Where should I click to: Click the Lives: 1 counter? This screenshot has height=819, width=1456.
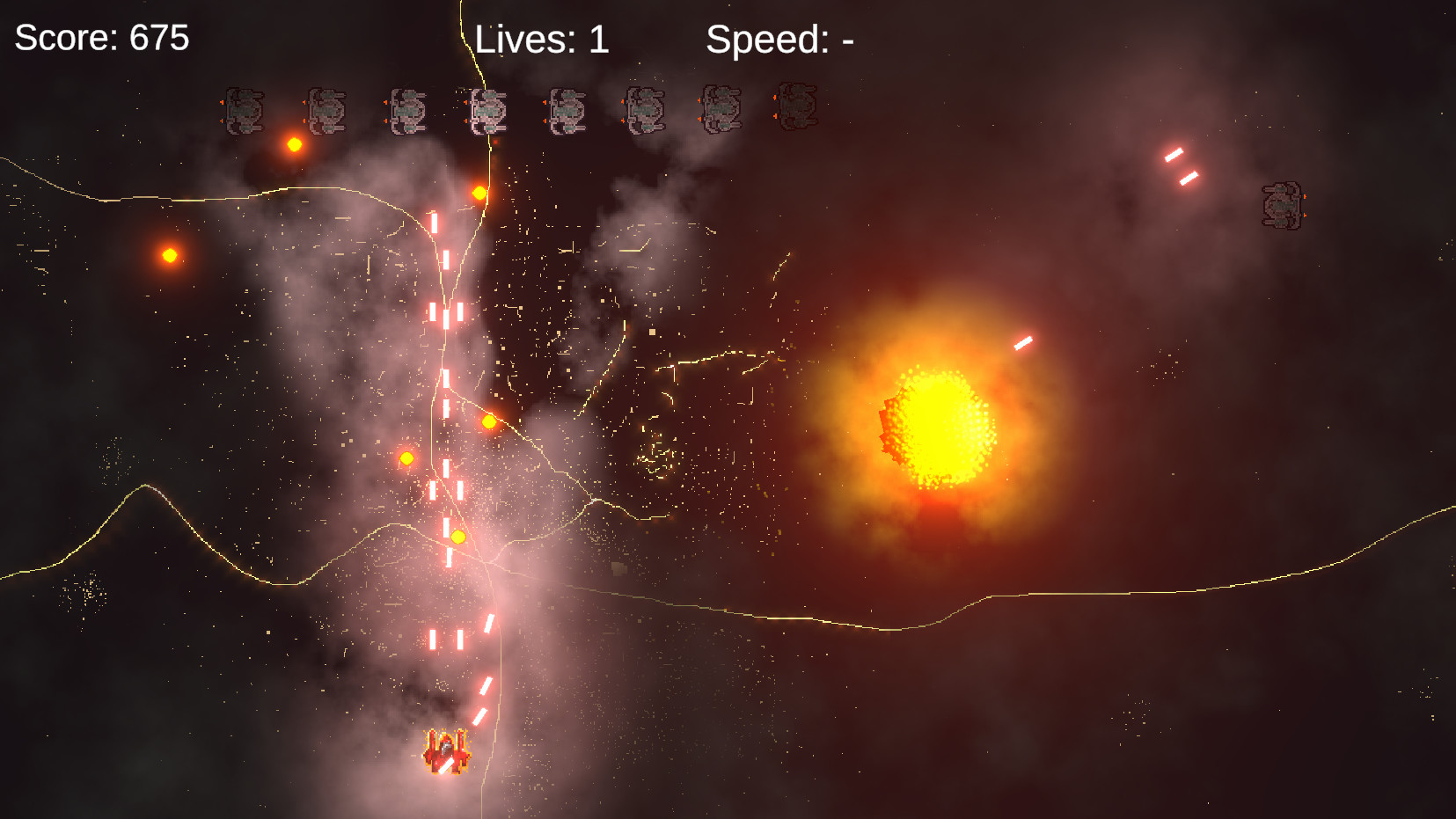(x=540, y=39)
